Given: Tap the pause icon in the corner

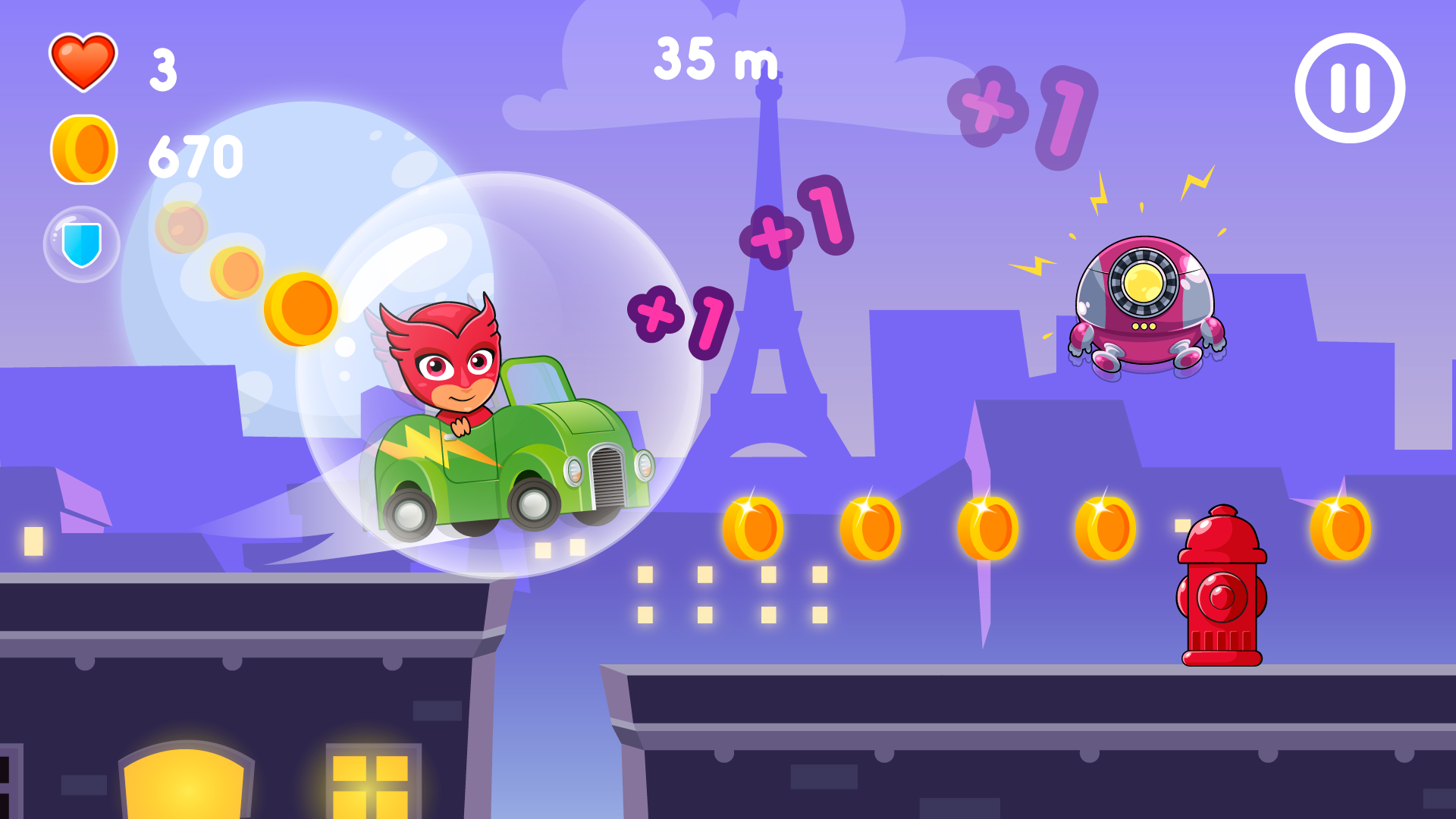Looking at the screenshot, I should (1350, 86).
